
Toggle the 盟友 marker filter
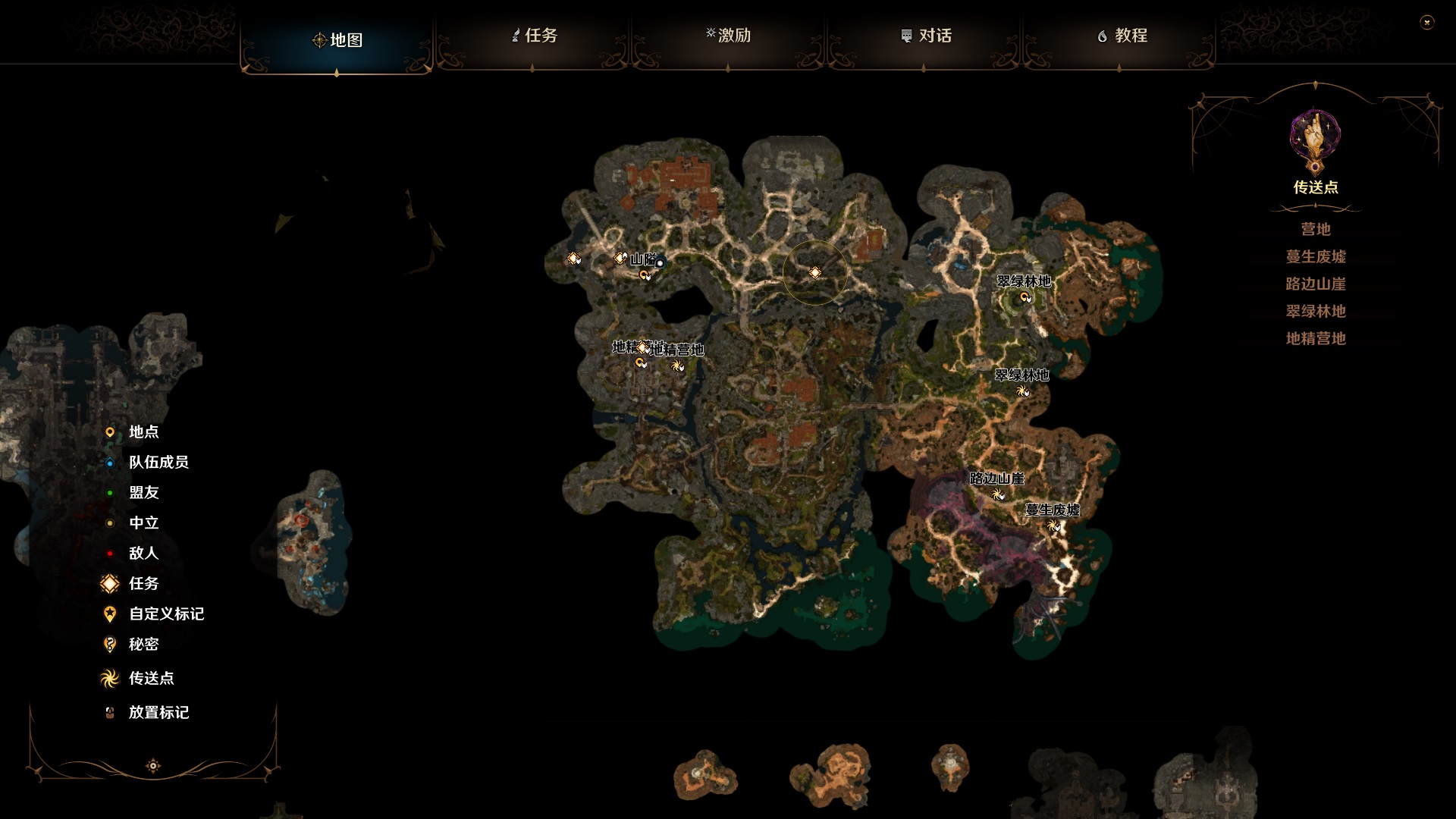point(109,492)
